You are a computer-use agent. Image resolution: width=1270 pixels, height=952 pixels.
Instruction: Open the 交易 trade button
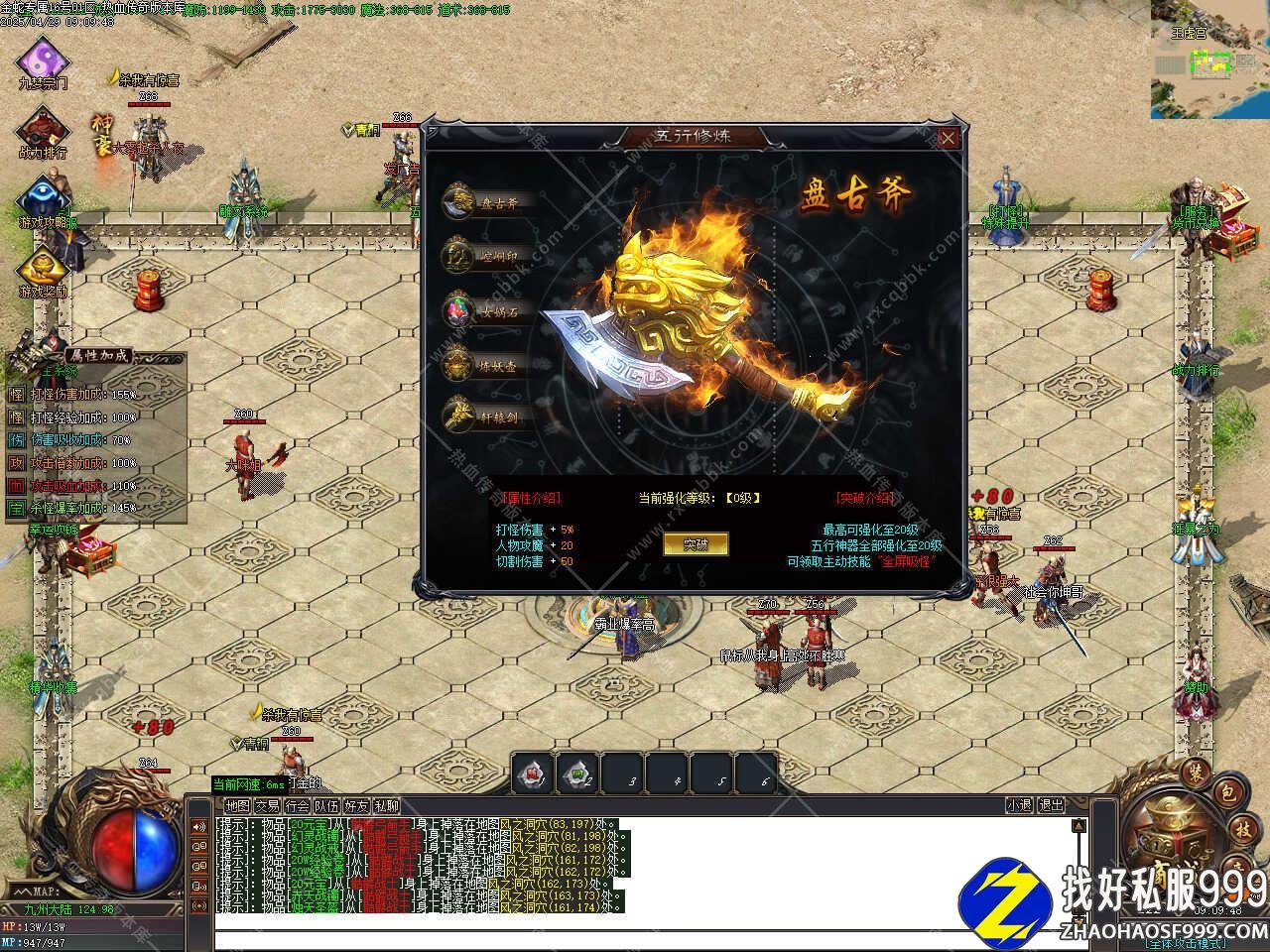[x=267, y=806]
